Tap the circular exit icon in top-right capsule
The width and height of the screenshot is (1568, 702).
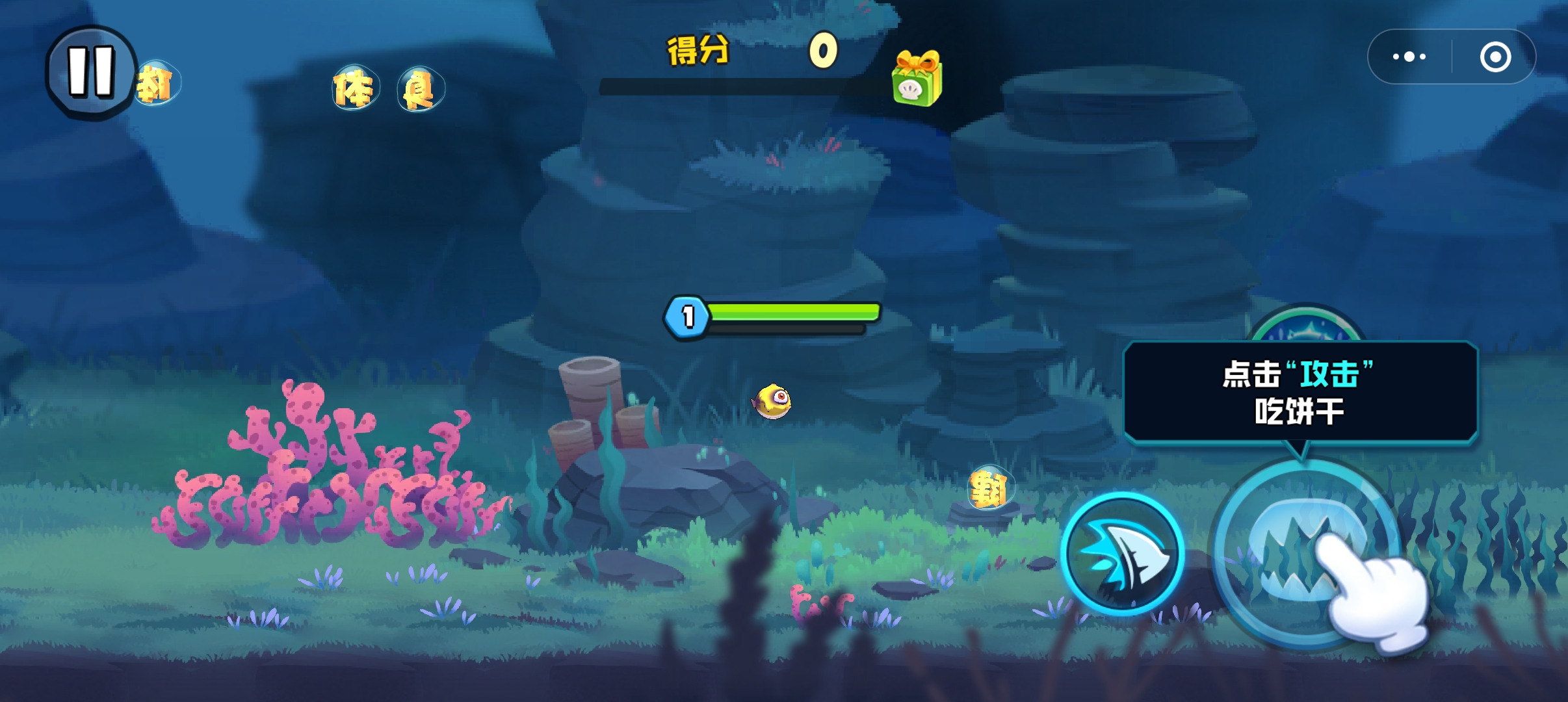tap(1496, 55)
